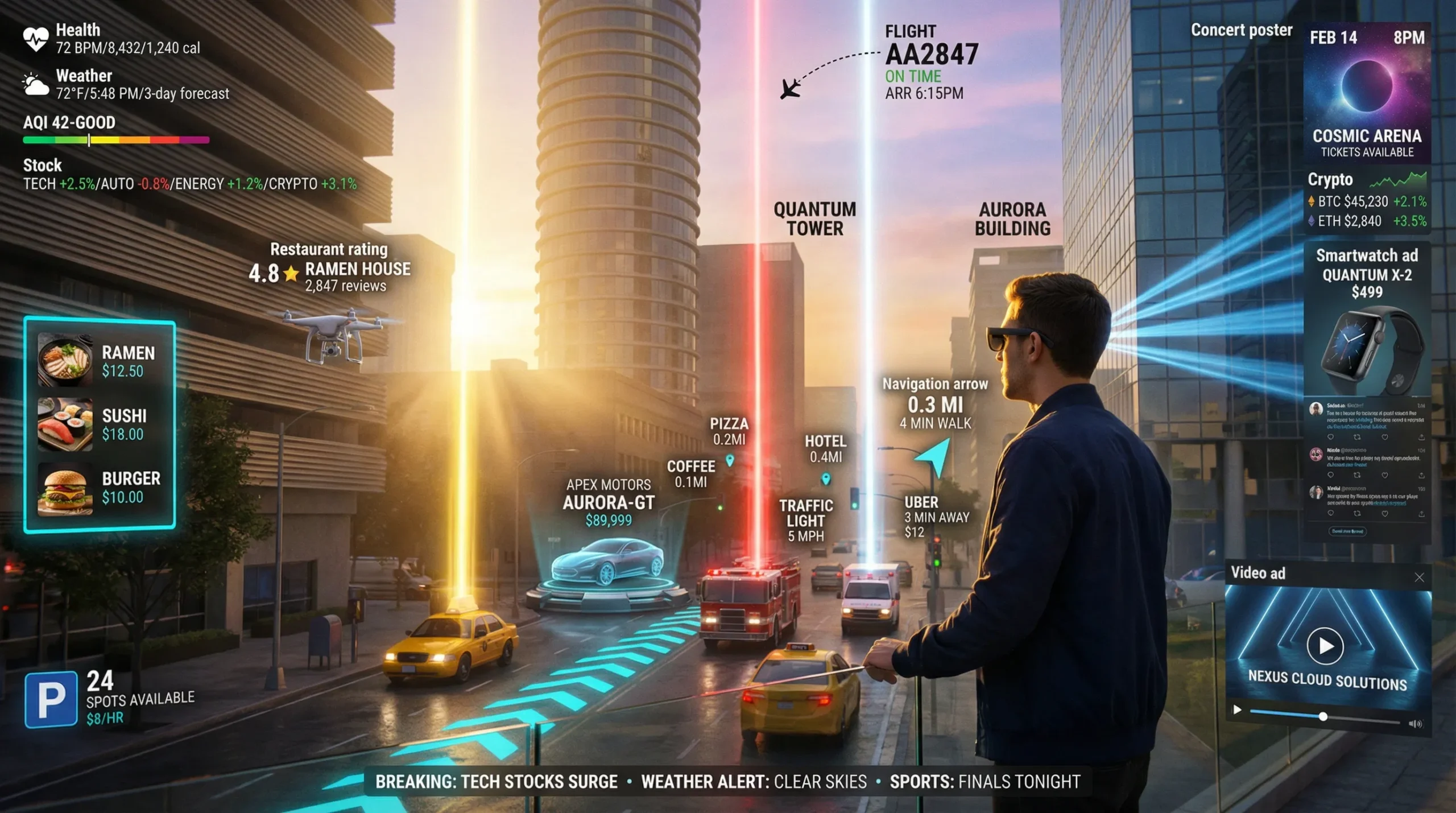This screenshot has height=813, width=1456.
Task: Click the pill button below the social feed
Action: tap(1347, 531)
